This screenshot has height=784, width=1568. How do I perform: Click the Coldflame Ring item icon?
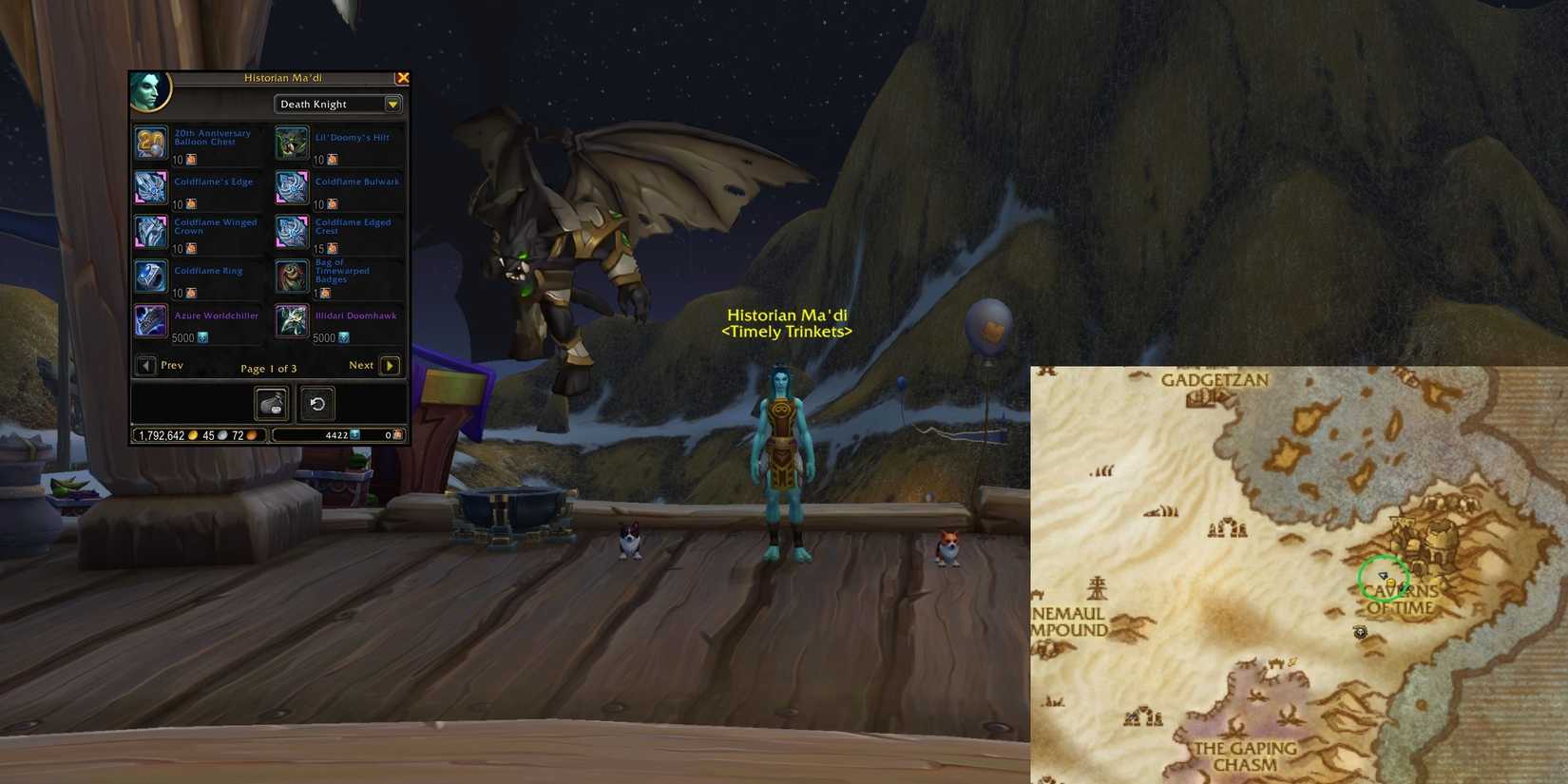[x=150, y=275]
